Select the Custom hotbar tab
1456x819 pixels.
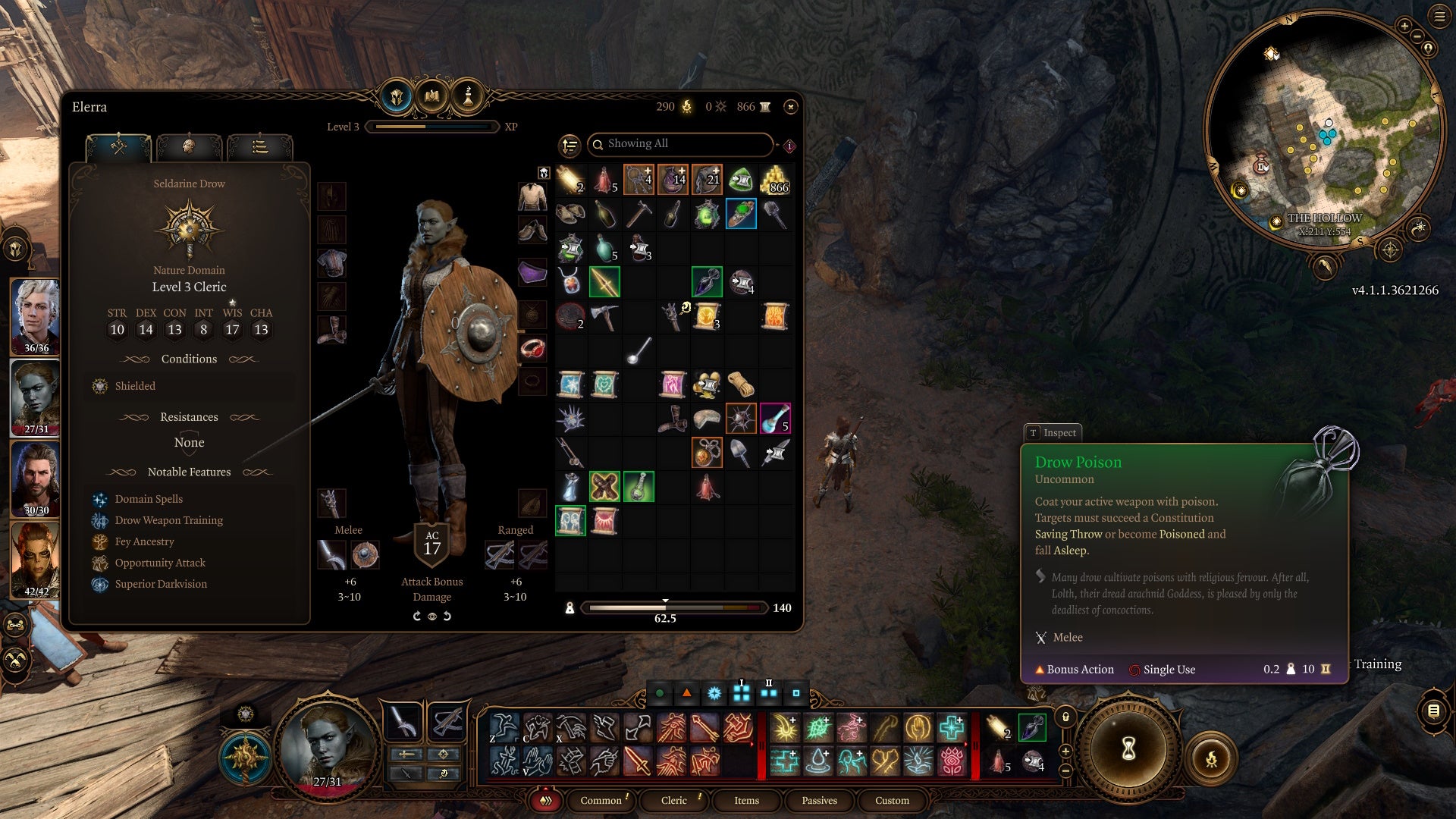892,801
